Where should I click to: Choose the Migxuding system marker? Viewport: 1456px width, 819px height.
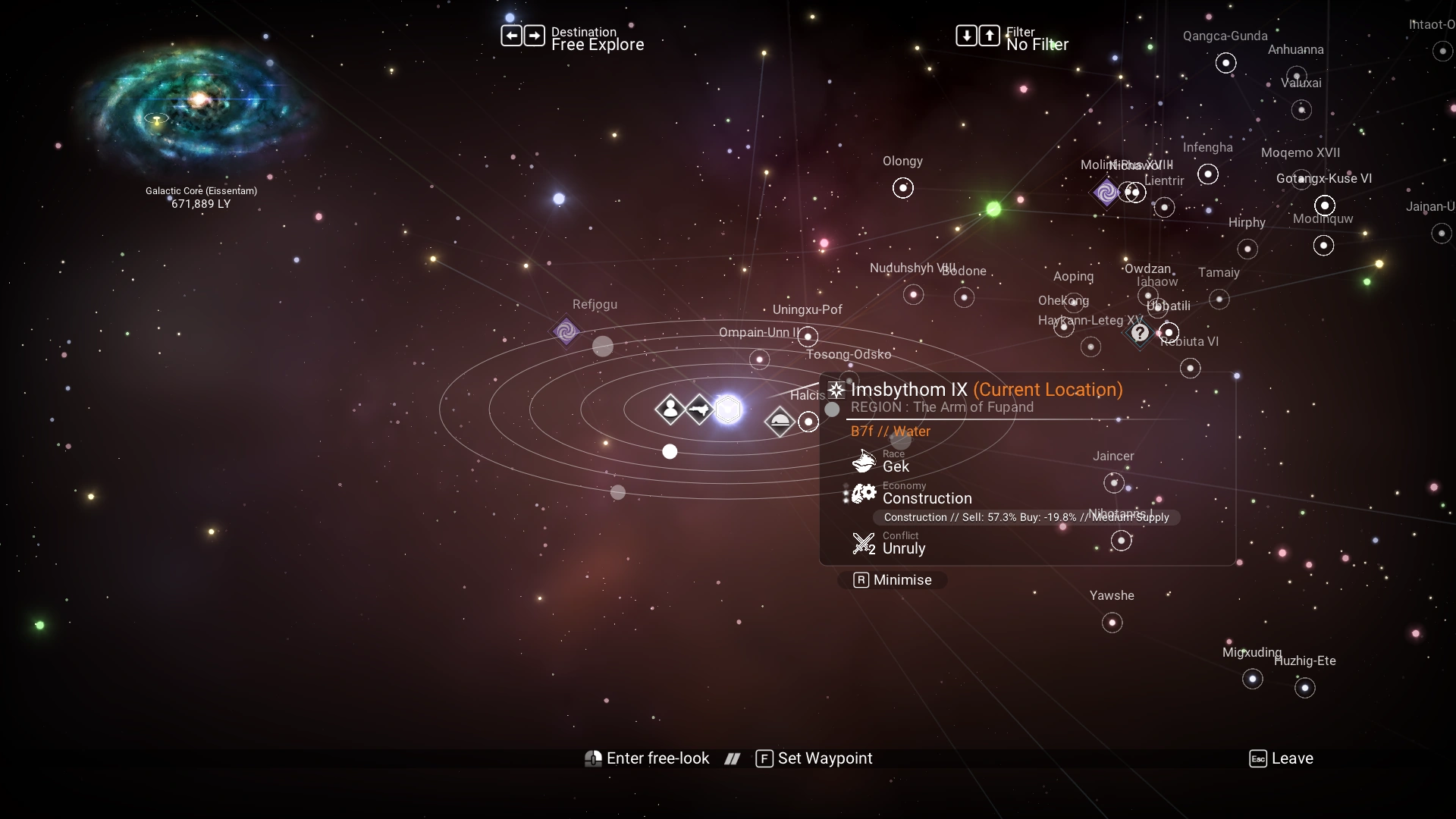[x=1252, y=679]
